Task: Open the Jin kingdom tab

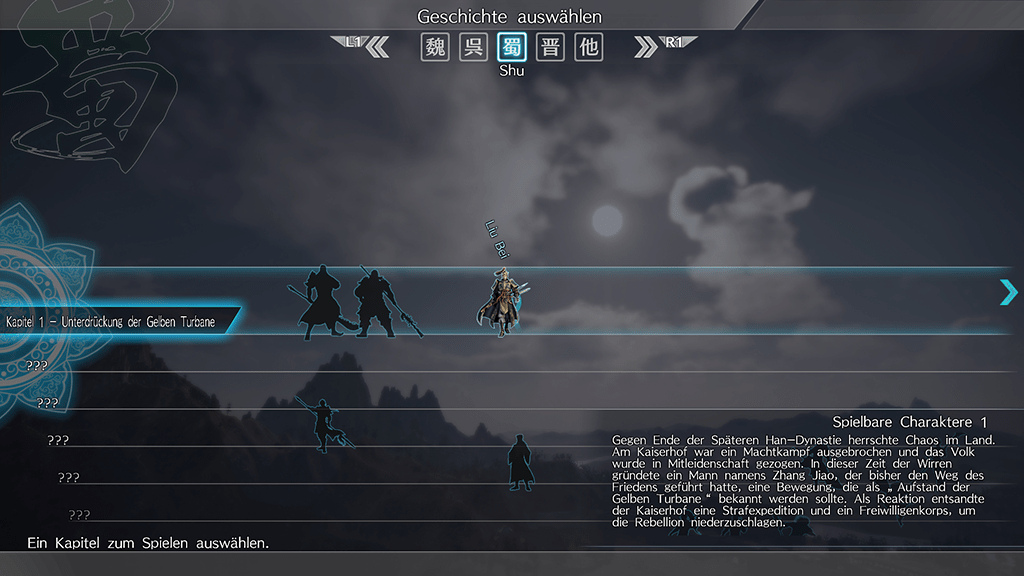Action: (550, 47)
